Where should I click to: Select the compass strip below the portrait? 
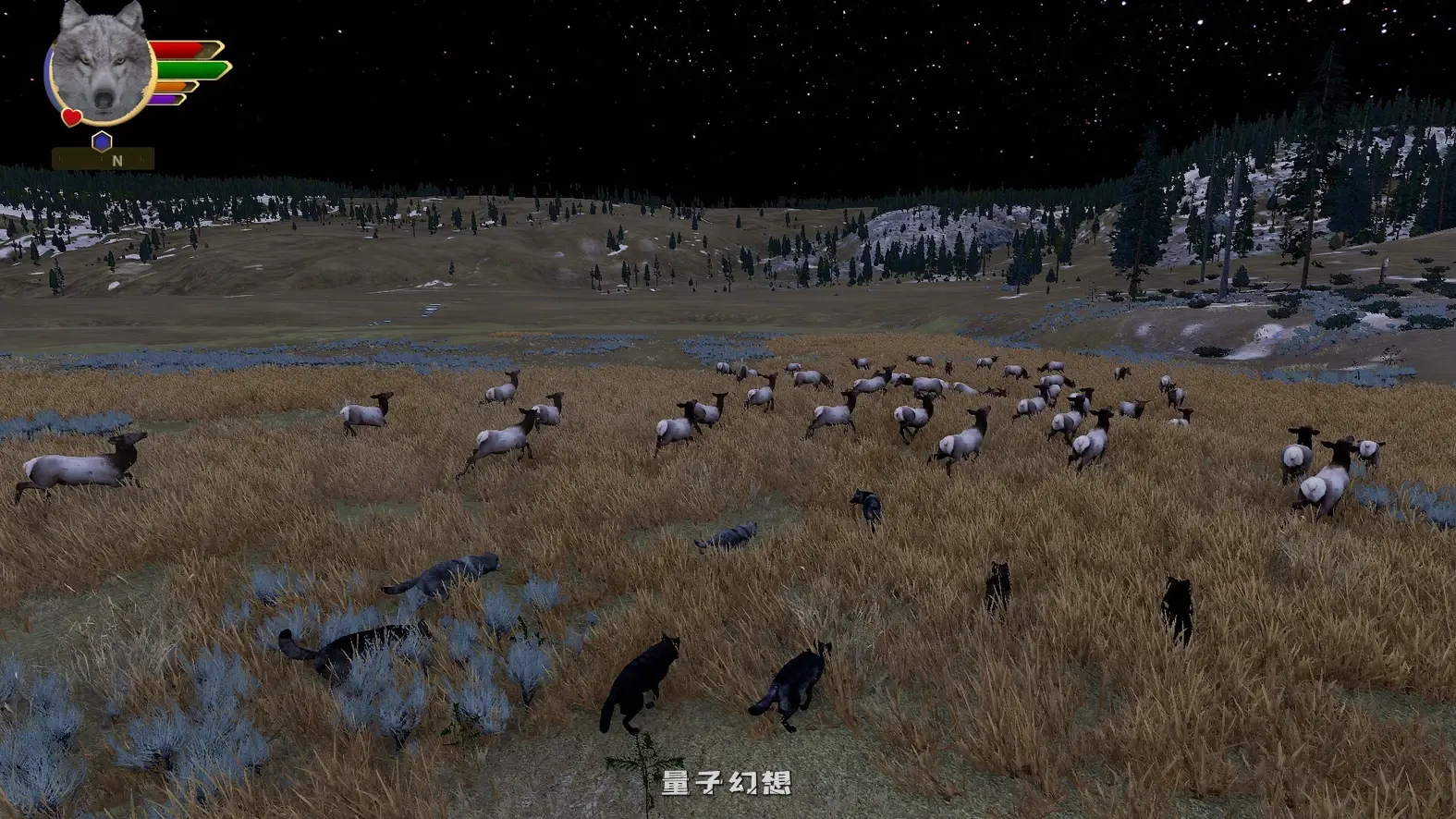(x=103, y=159)
